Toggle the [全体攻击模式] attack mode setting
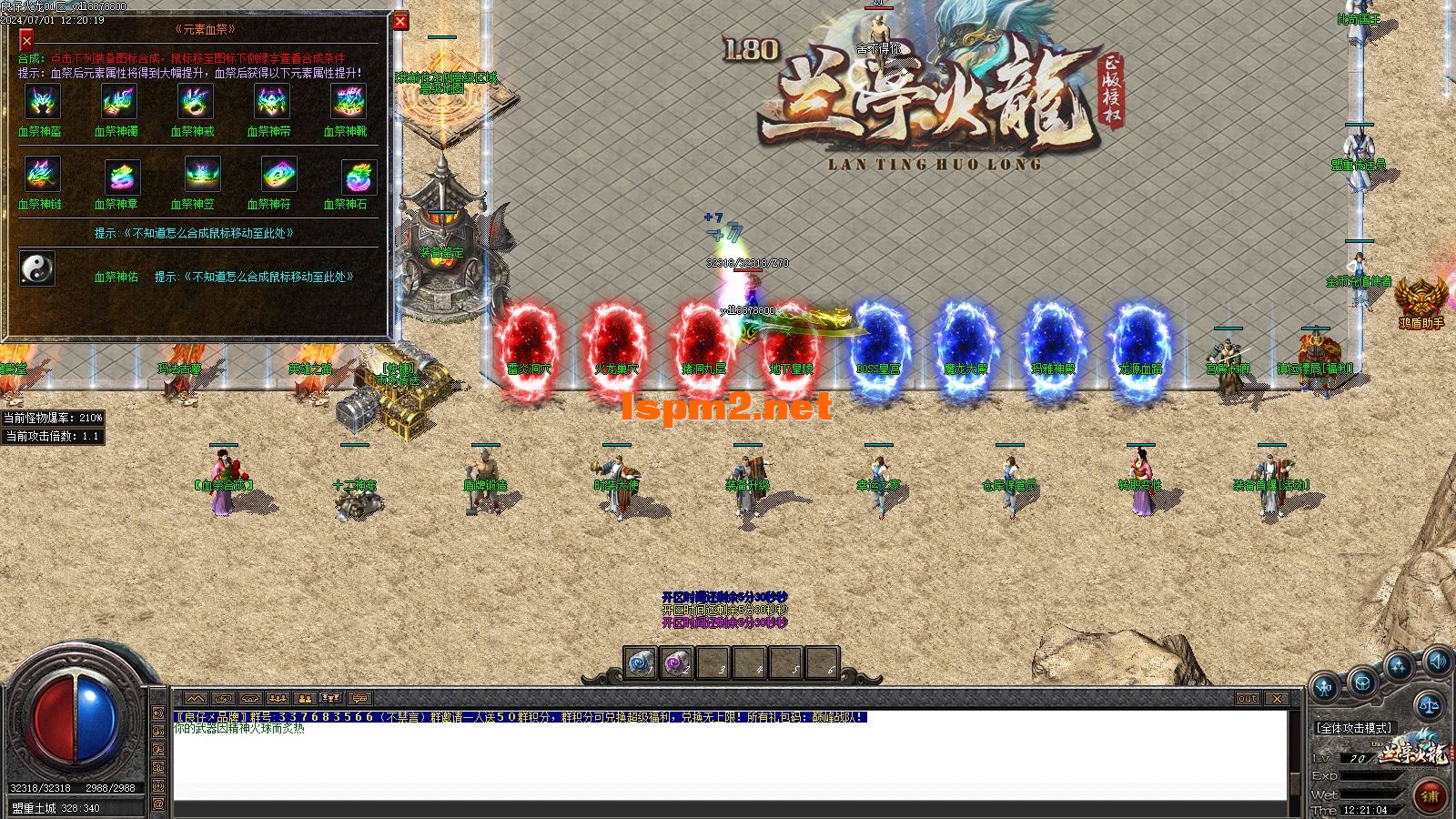 click(x=1355, y=728)
